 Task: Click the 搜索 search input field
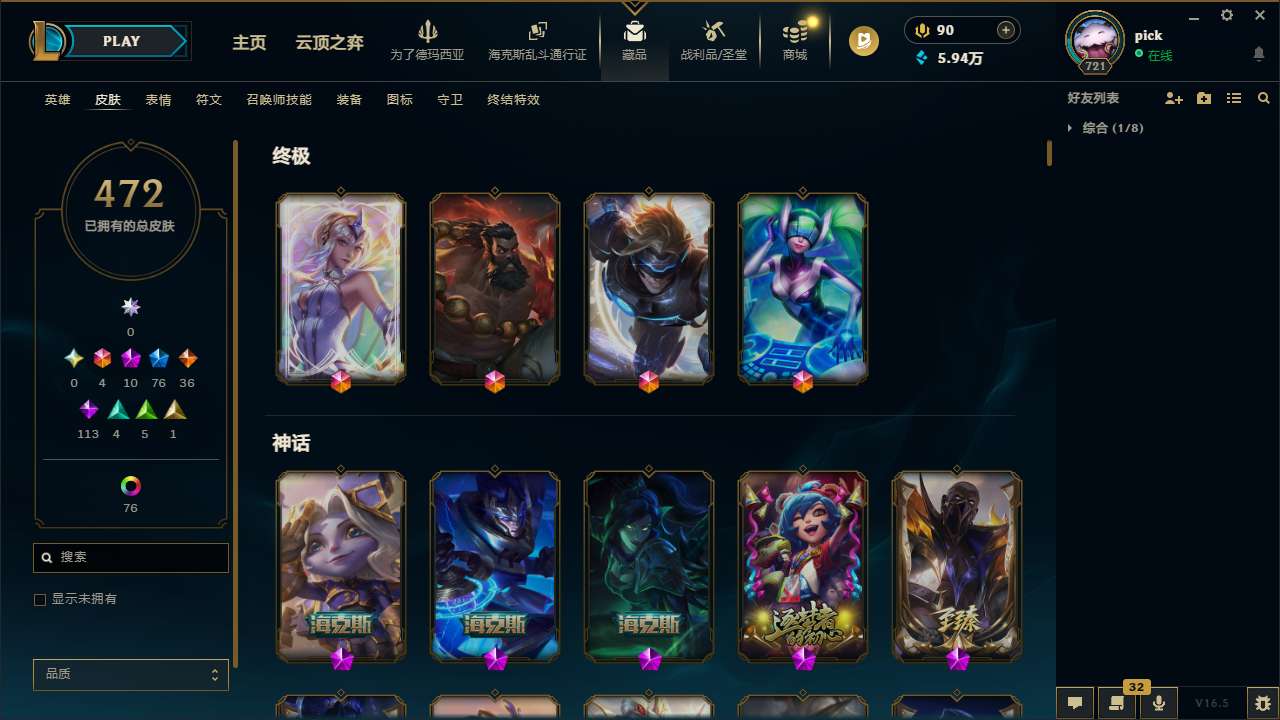tap(130, 557)
